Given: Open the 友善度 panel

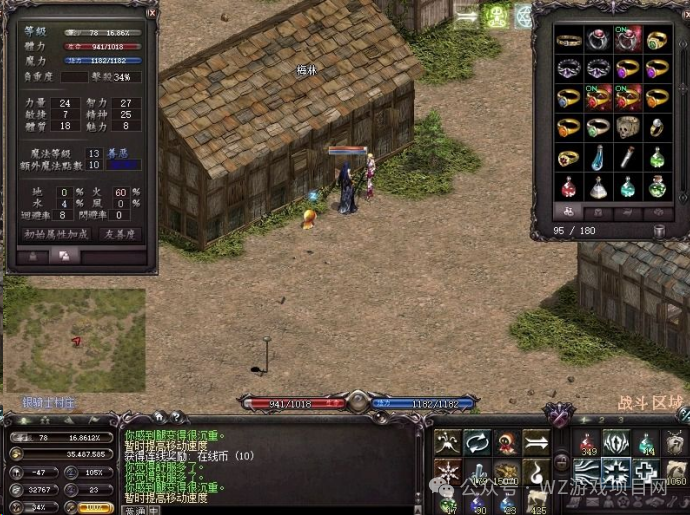Looking at the screenshot, I should [117, 234].
